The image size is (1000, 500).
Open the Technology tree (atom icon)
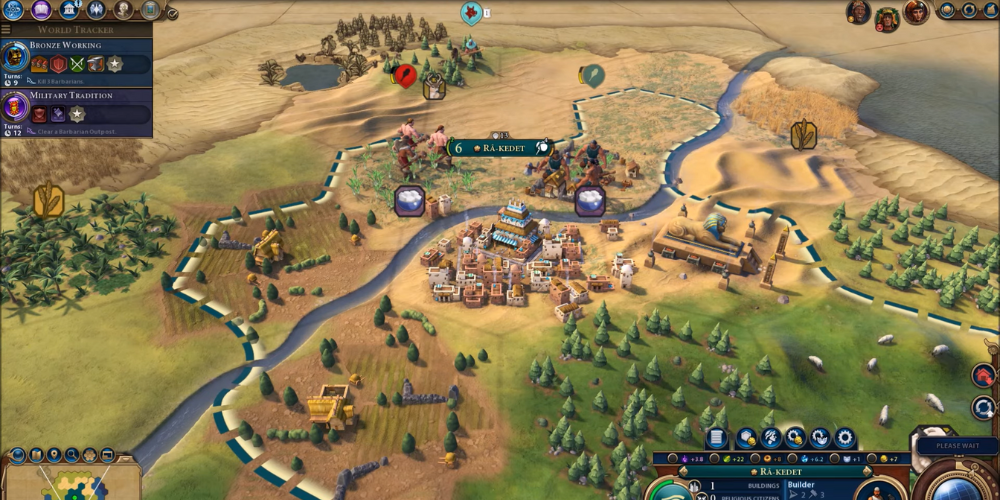click(x=14, y=10)
